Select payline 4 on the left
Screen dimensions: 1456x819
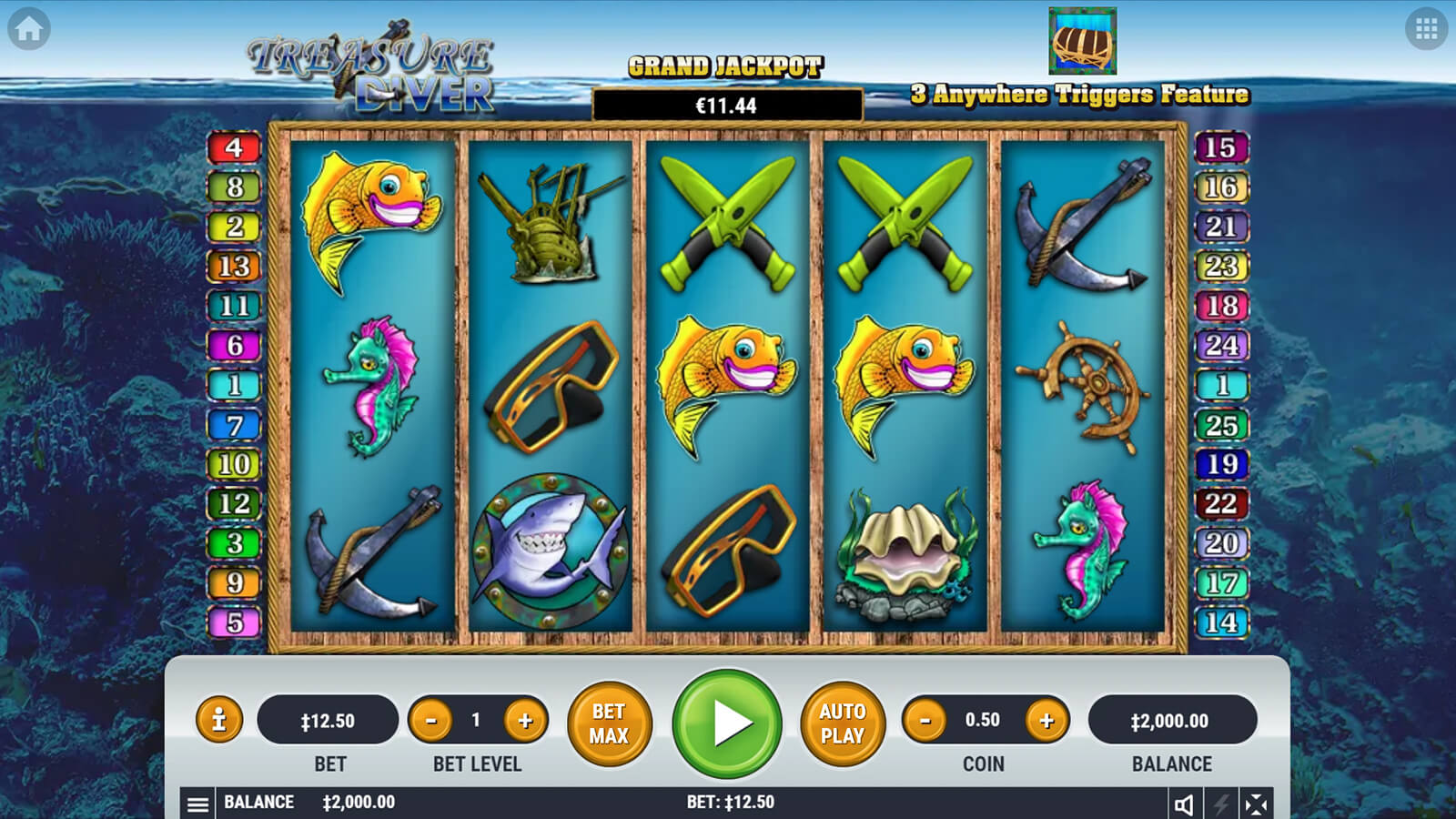point(234,147)
